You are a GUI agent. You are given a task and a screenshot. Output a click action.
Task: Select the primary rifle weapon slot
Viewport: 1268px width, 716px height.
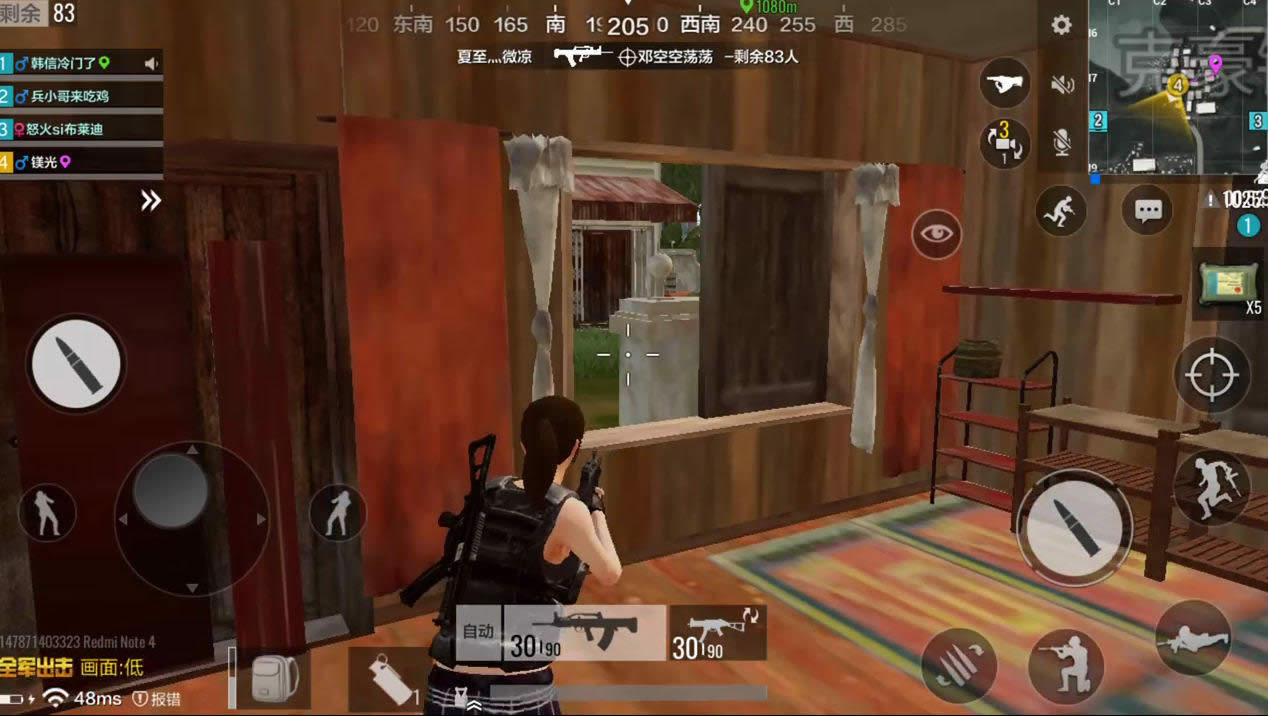click(x=562, y=634)
